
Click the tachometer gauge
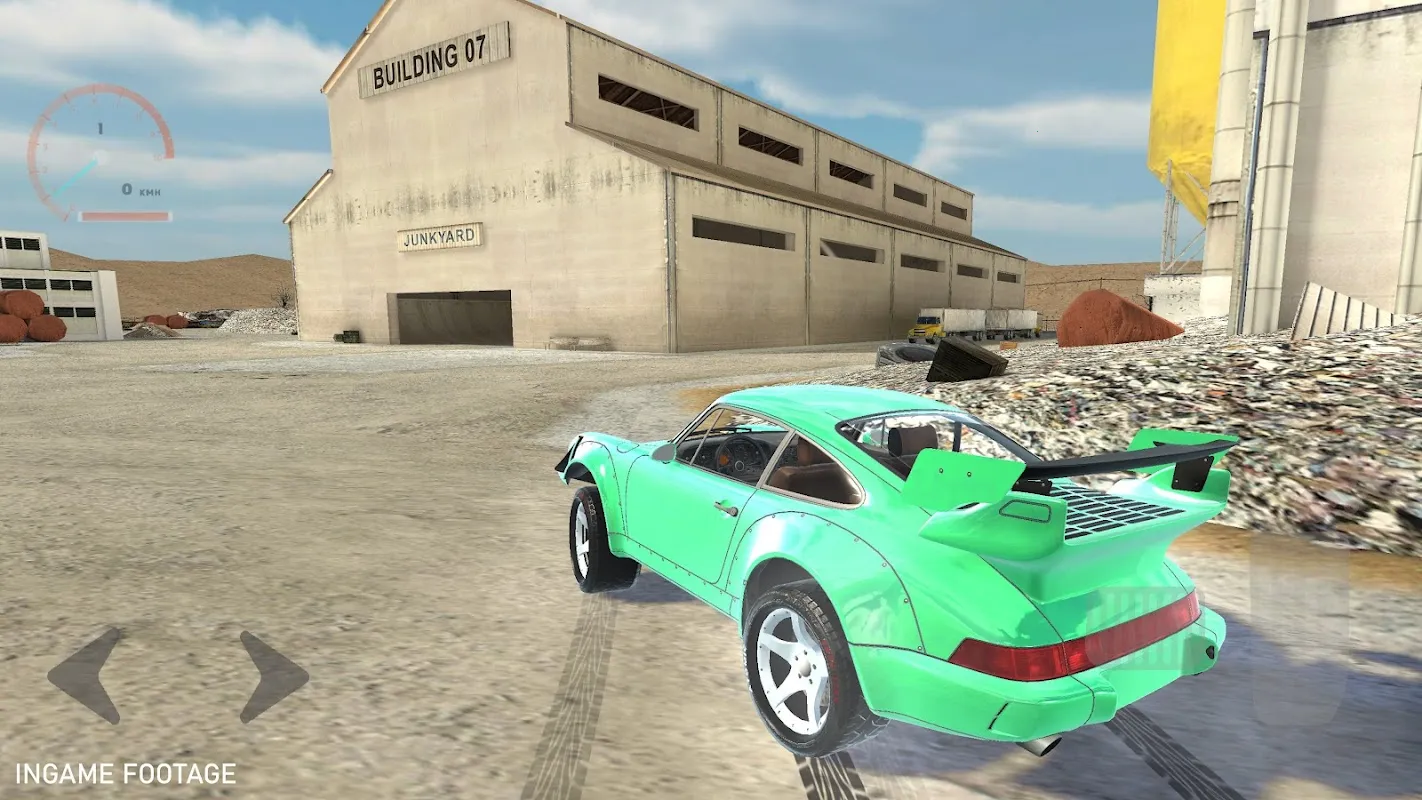100,150
